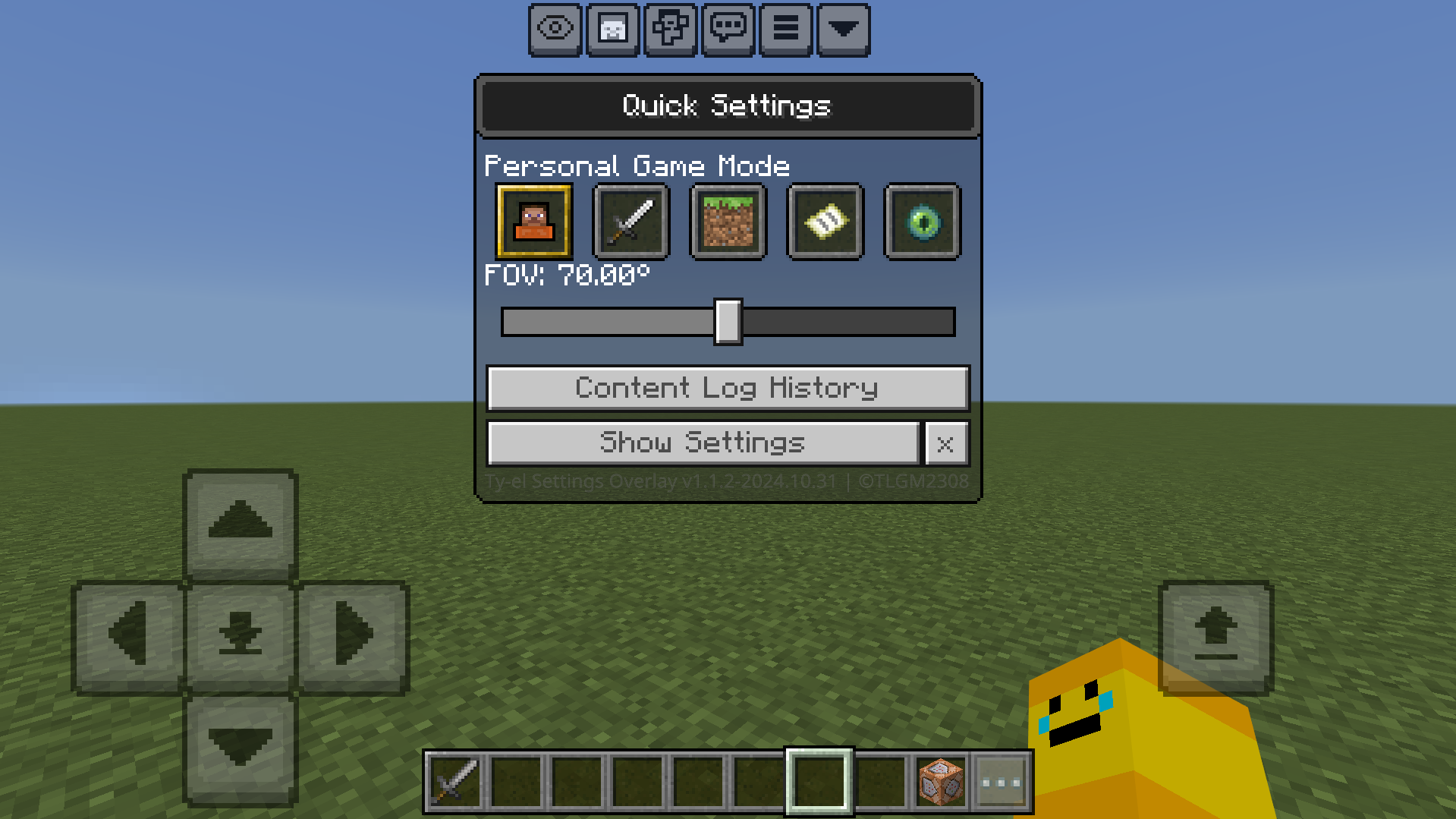Select Creative mode grass block icon
Screen dimensions: 1456x819
point(727,222)
